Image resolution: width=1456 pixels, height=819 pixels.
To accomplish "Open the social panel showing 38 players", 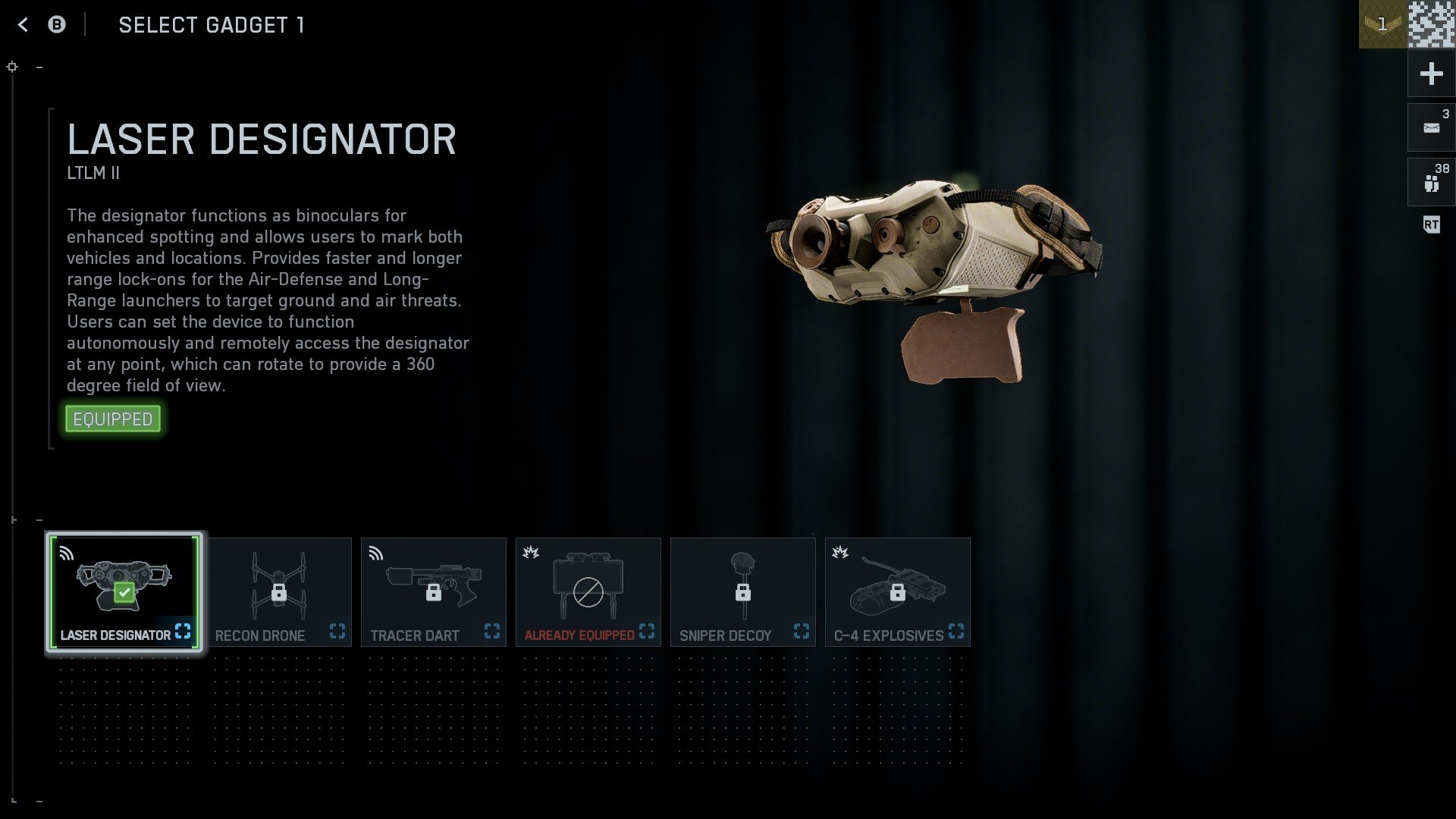I will coord(1430,180).
